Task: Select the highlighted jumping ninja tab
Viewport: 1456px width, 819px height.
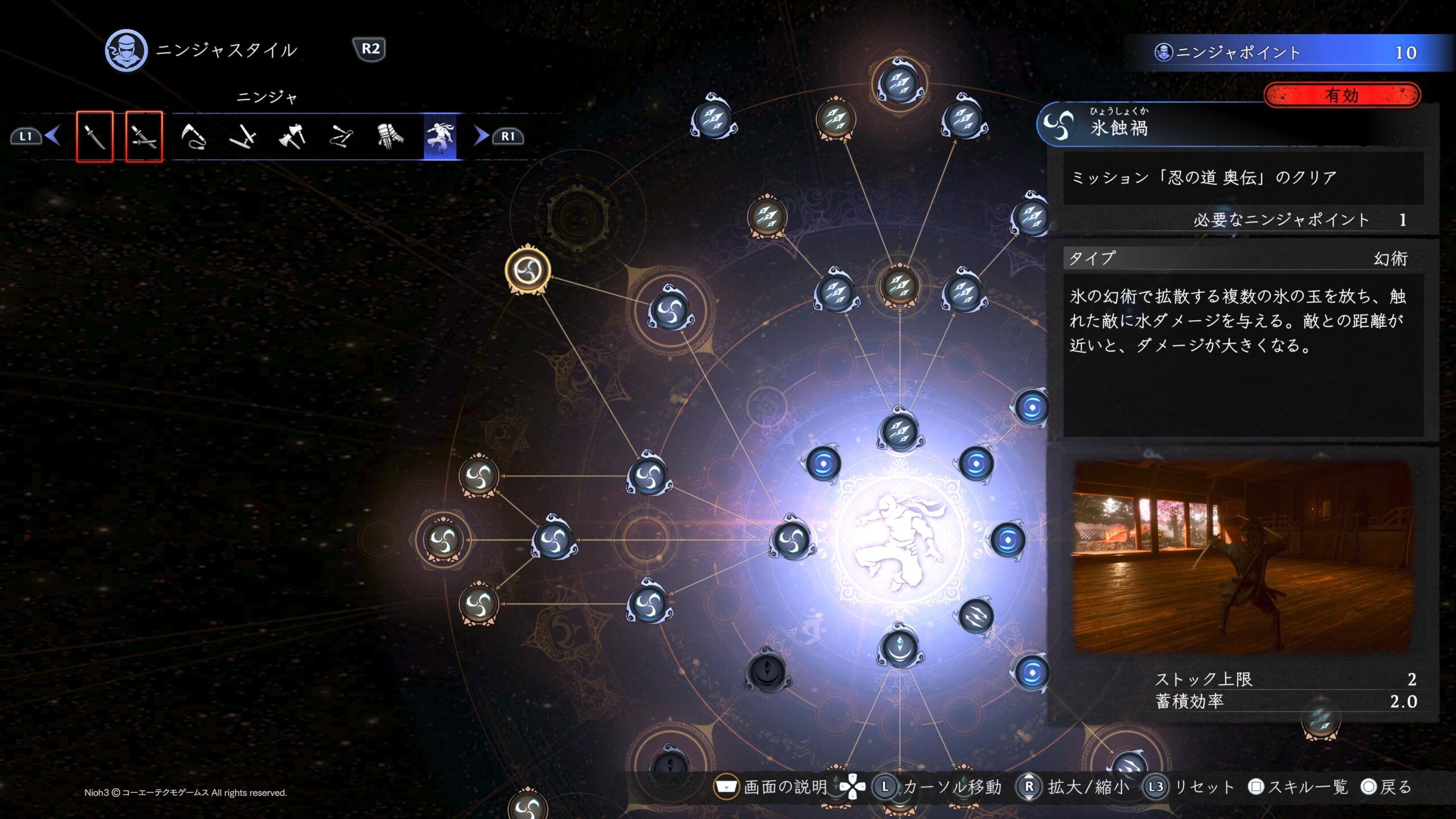Action: coord(440,136)
